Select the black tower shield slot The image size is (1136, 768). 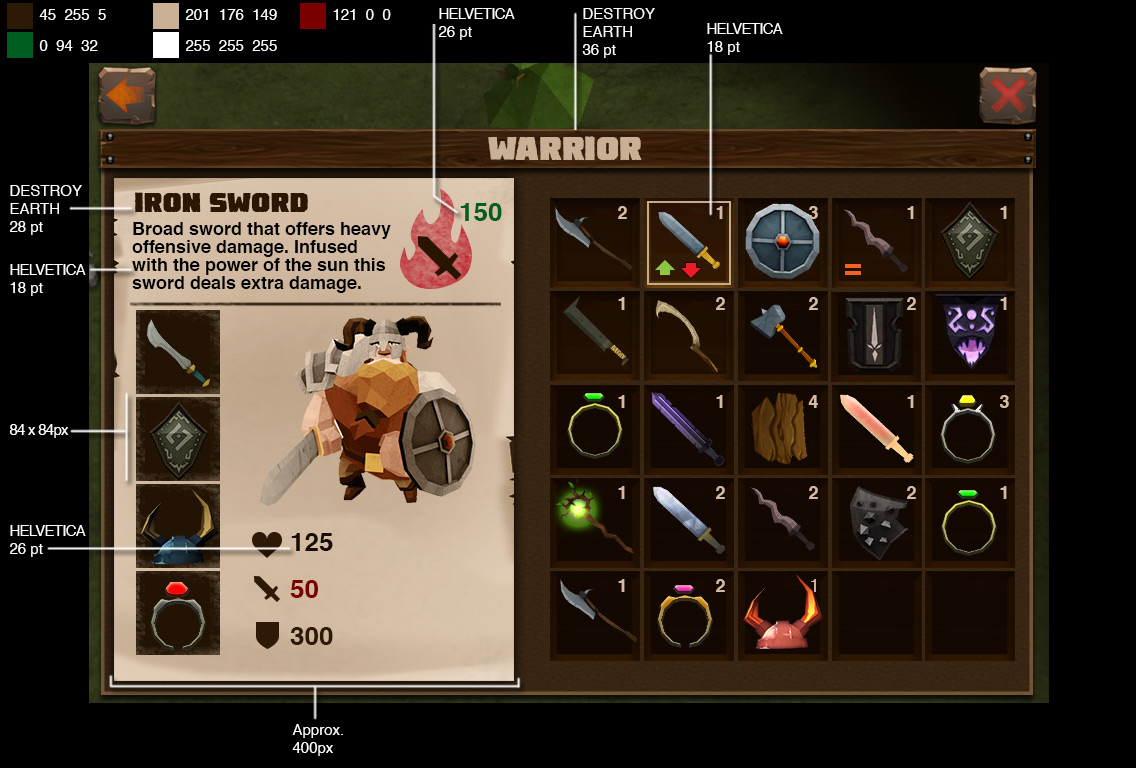tap(876, 336)
